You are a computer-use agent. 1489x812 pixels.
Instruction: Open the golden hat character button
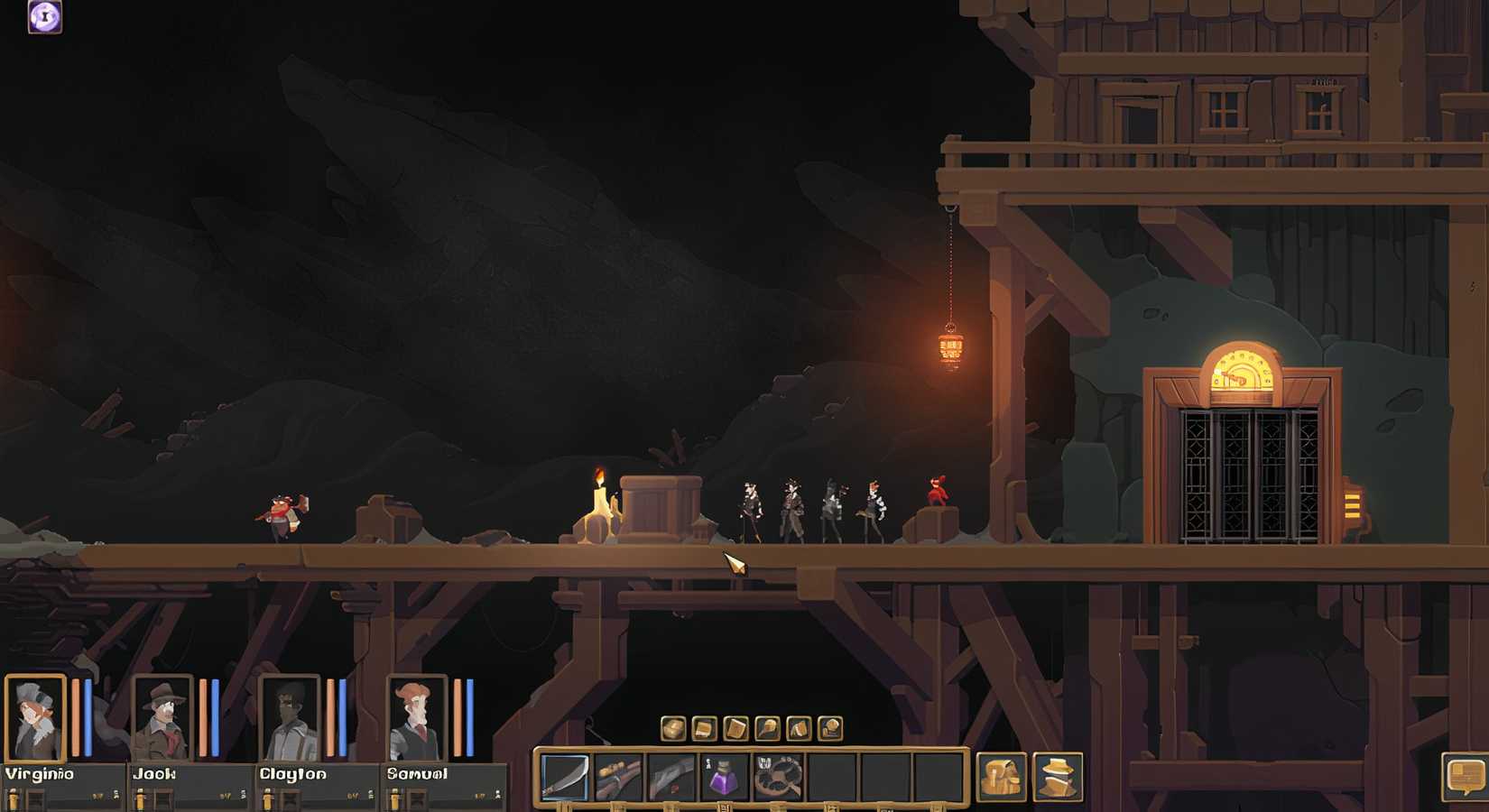(1057, 777)
